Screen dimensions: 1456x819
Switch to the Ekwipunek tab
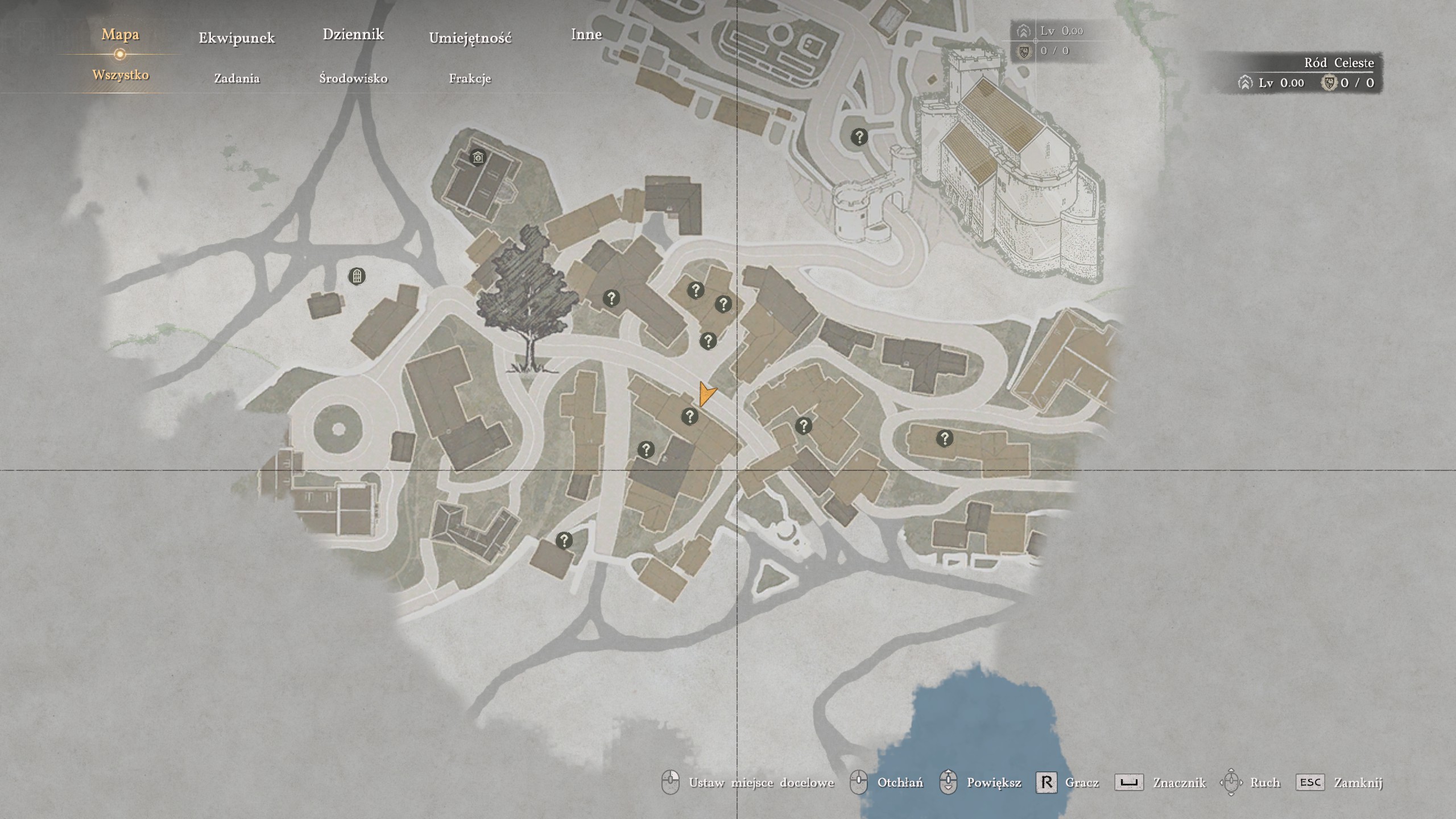pyautogui.click(x=237, y=38)
